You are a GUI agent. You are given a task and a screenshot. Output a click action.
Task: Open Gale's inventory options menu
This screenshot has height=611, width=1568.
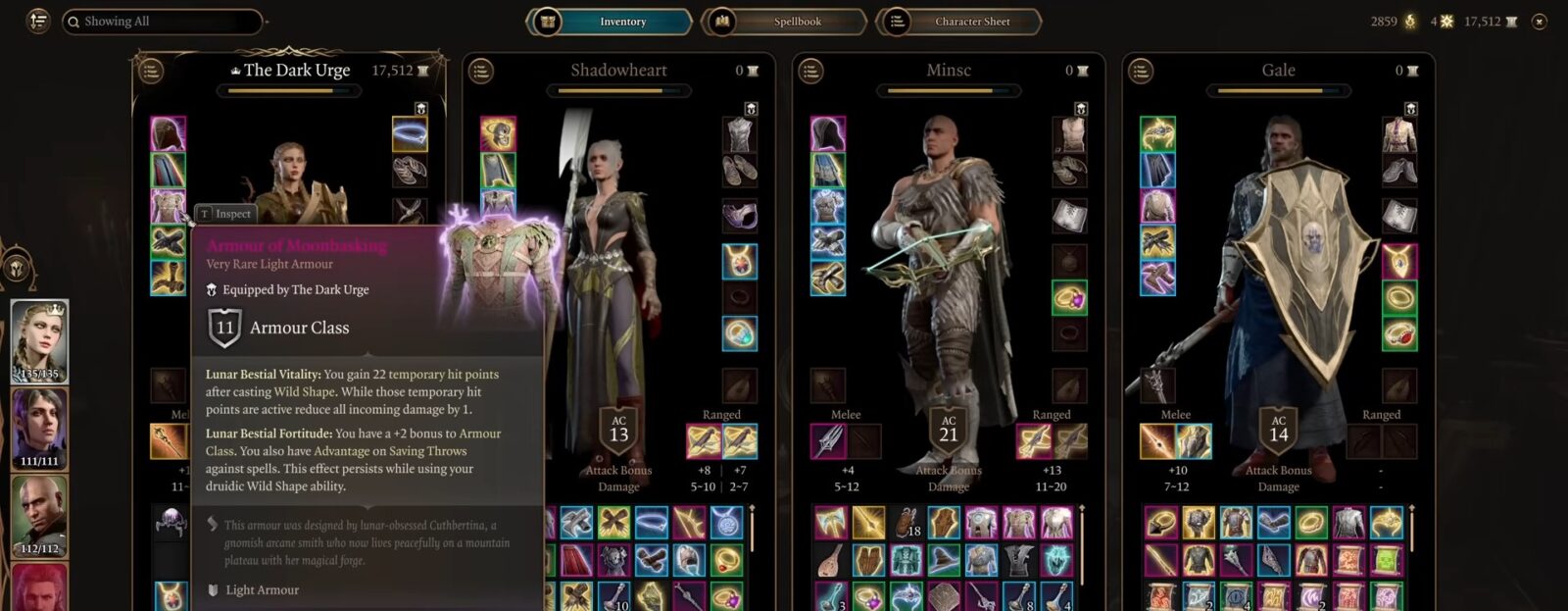[x=1140, y=71]
